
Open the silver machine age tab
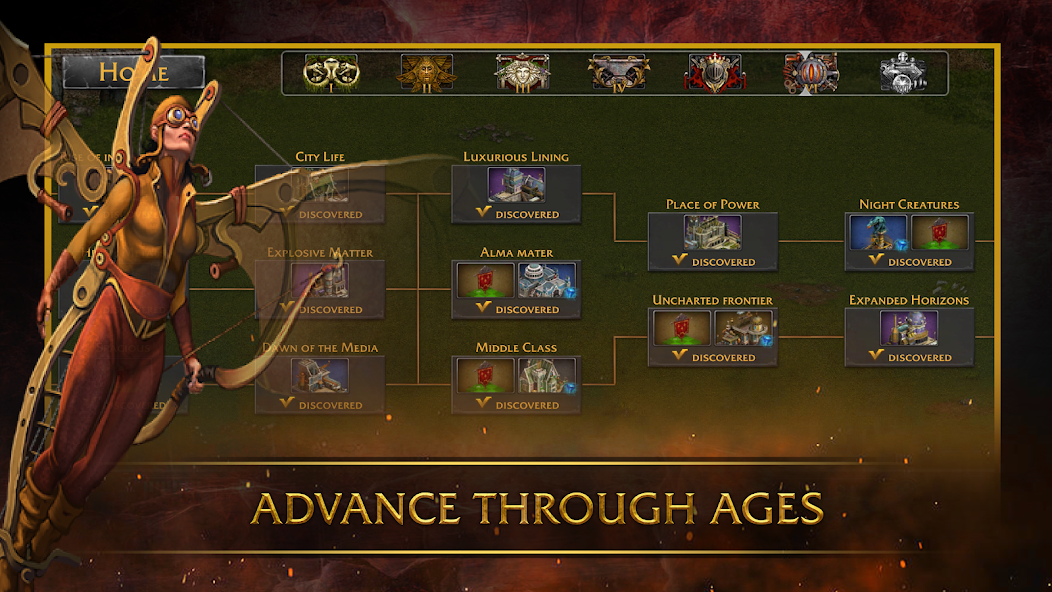903,73
